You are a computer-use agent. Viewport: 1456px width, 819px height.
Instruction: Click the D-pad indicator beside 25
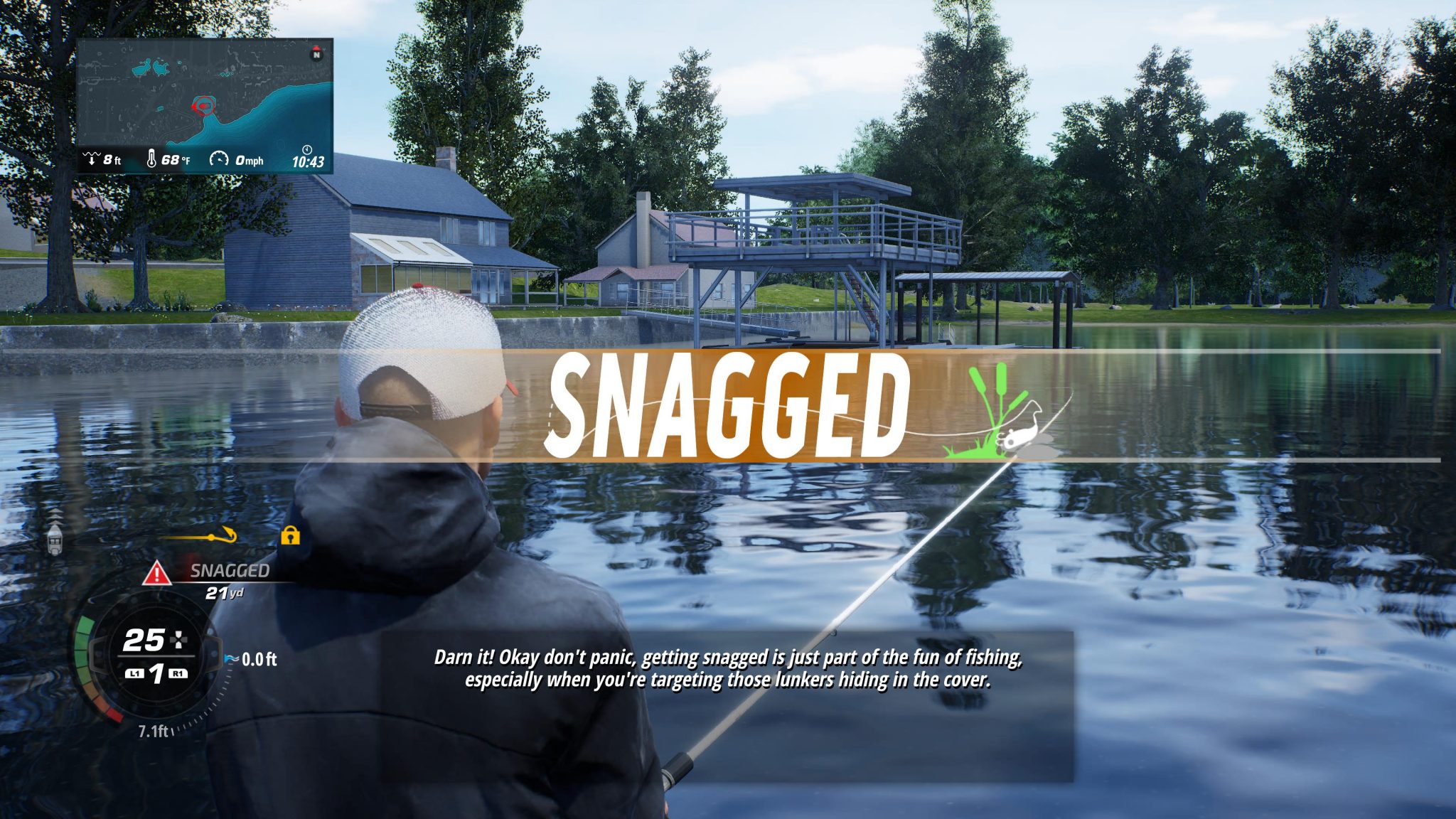179,640
